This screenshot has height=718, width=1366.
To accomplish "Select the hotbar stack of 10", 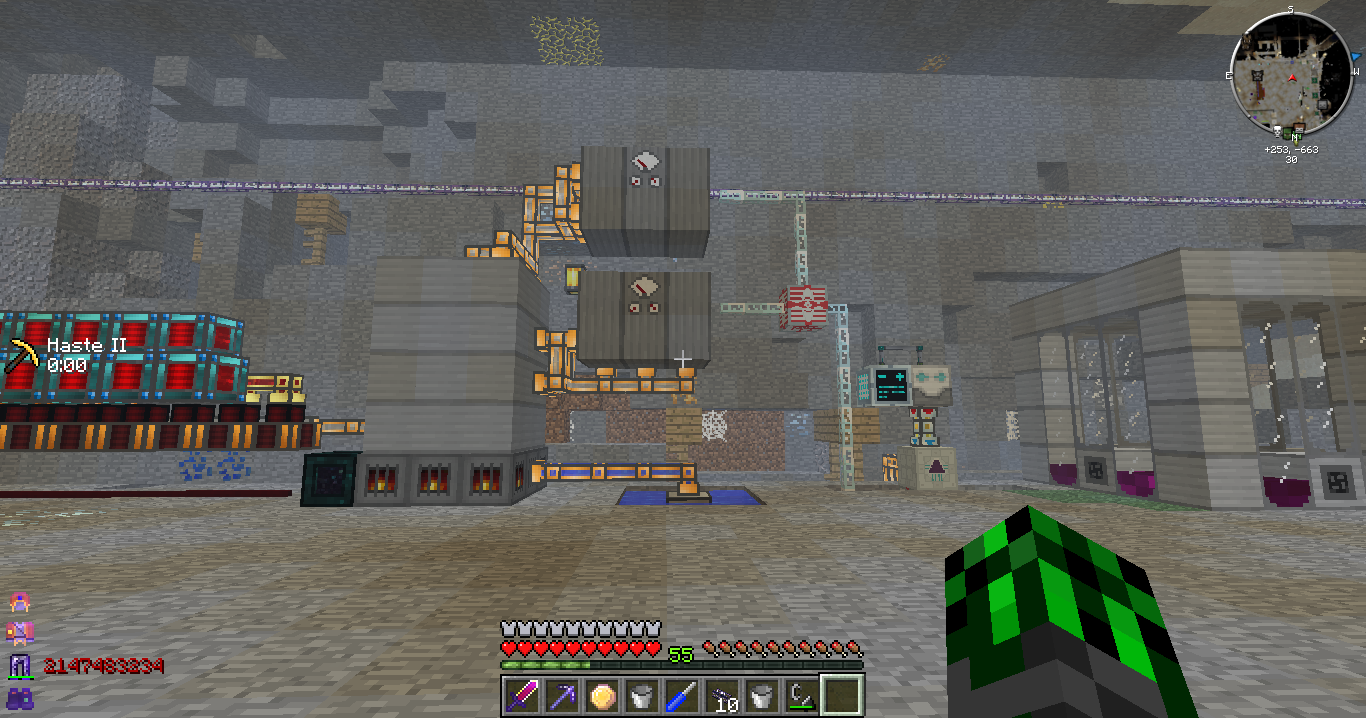I will tap(721, 696).
